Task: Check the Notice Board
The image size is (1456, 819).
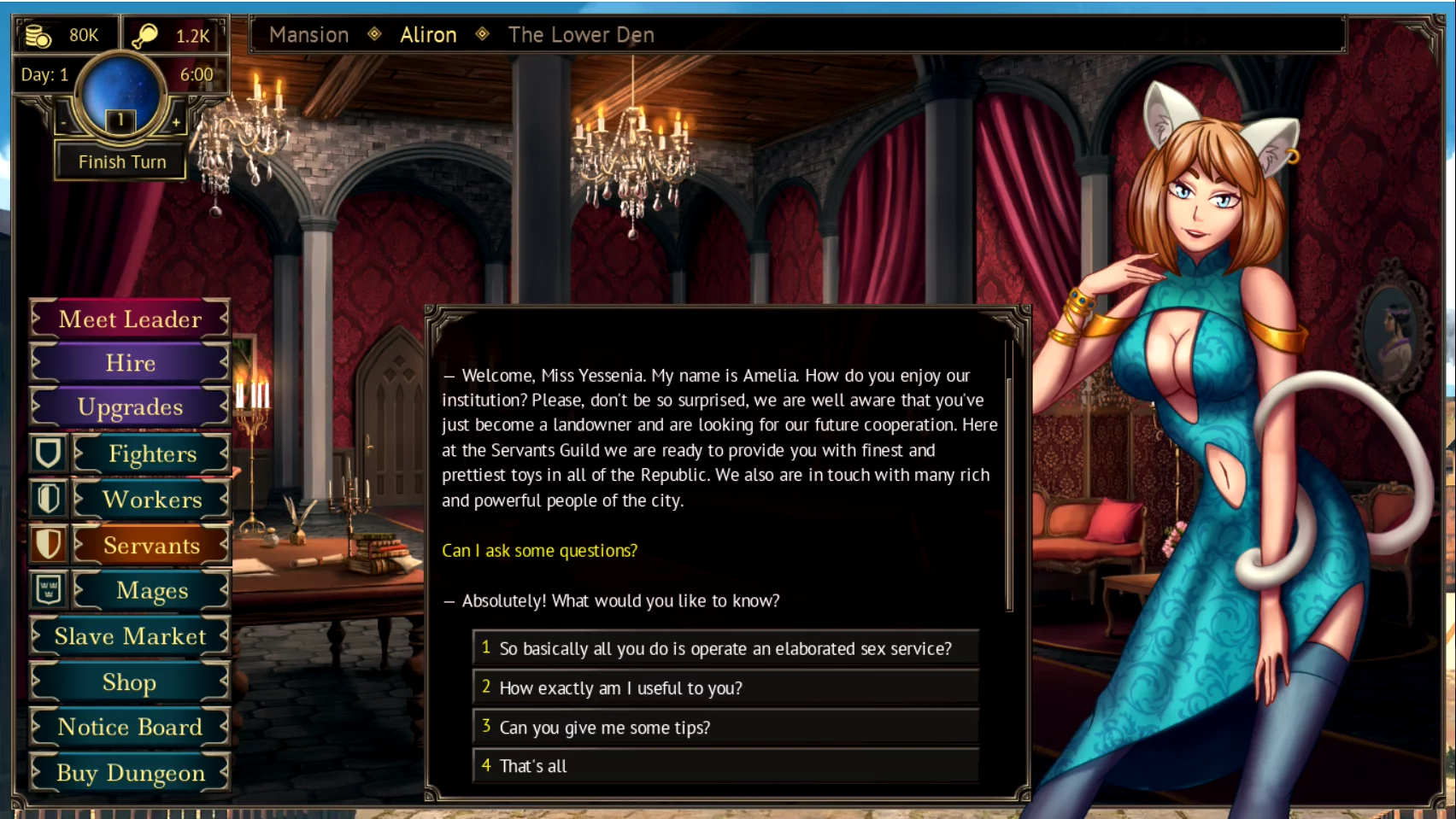Action: point(130,728)
